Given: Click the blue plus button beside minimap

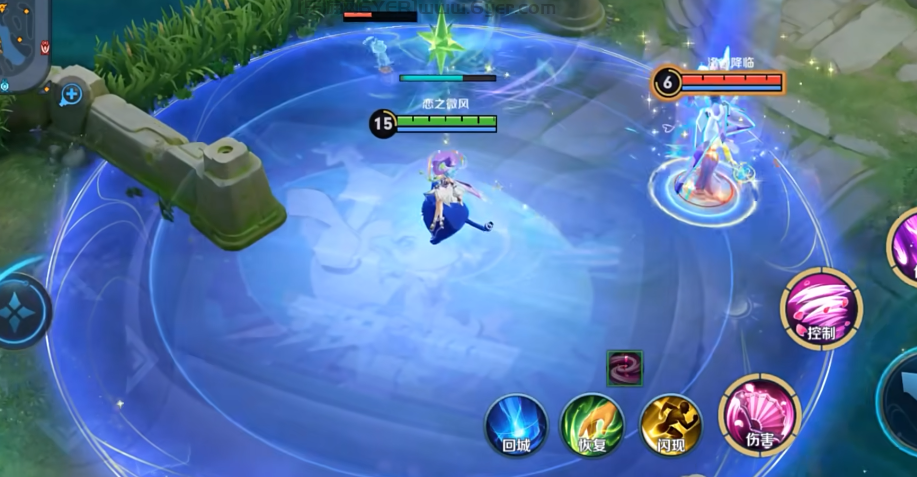Looking at the screenshot, I should pos(71,95).
